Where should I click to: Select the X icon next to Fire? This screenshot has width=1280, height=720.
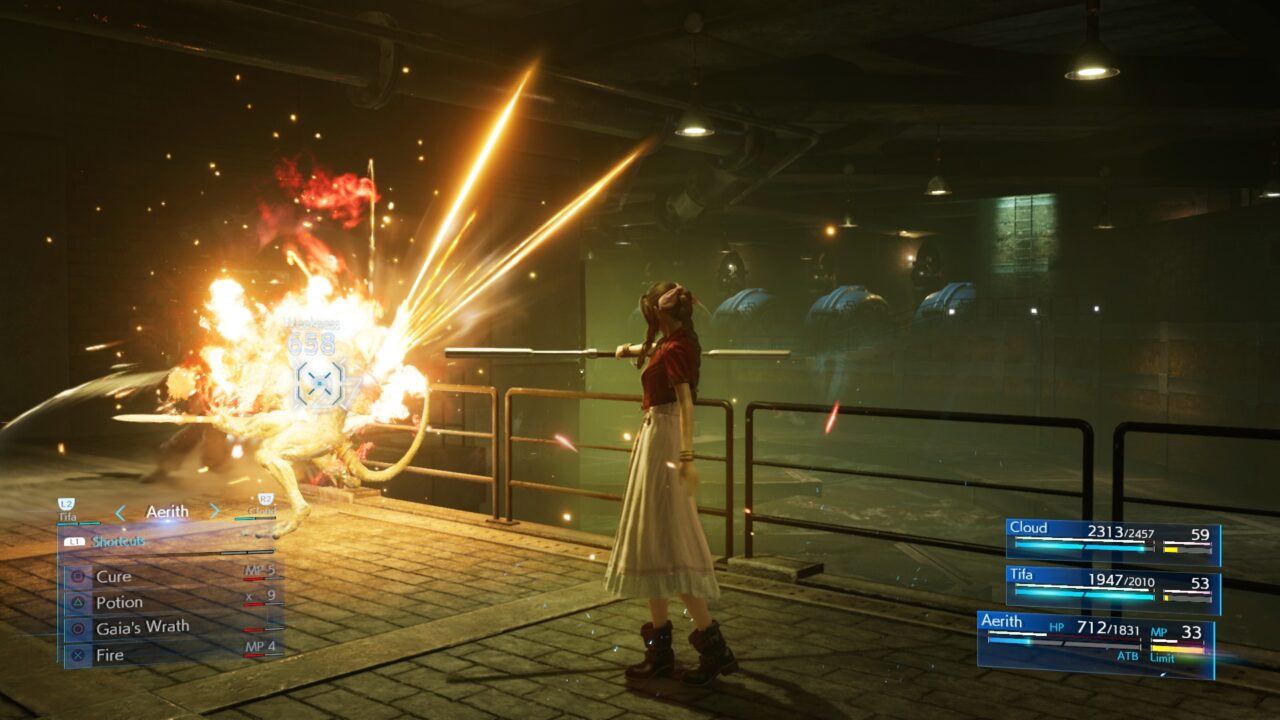click(78, 653)
